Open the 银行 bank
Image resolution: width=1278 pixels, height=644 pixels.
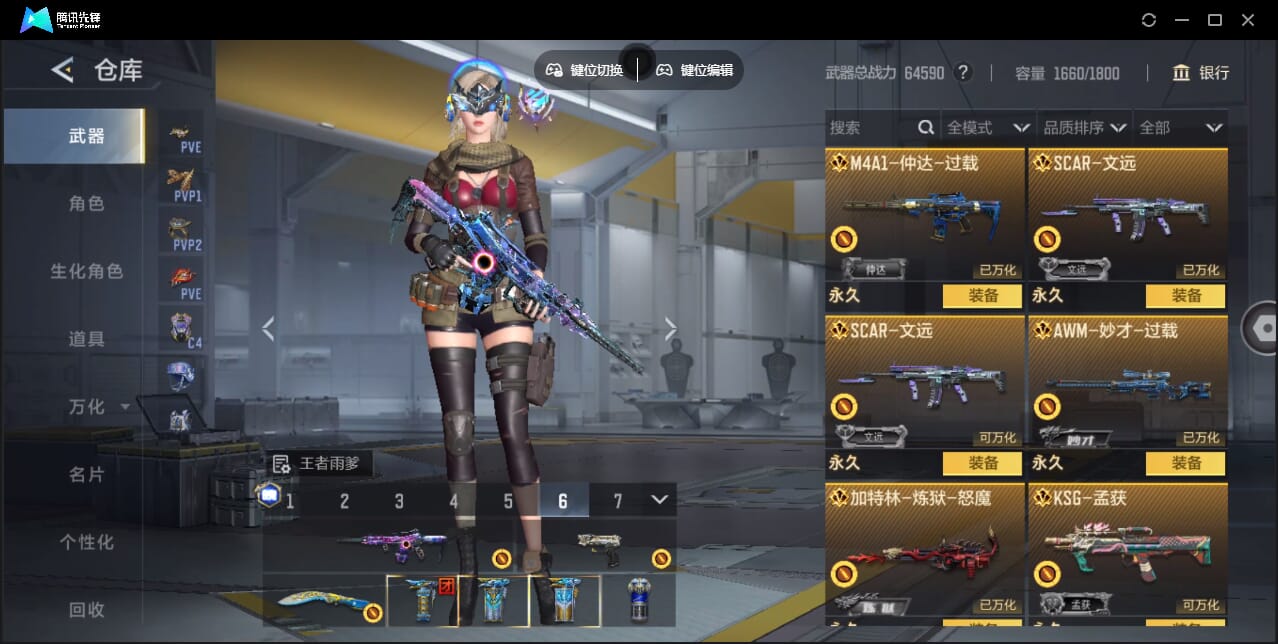coord(1201,73)
